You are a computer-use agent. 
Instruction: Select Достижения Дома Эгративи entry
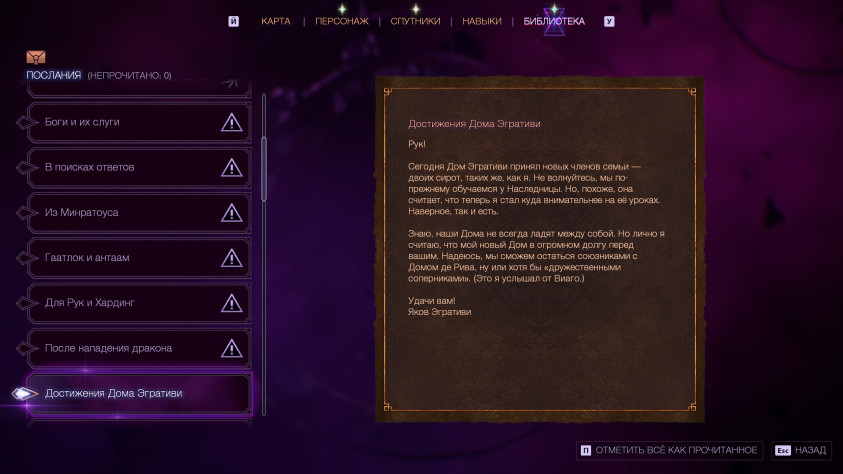tap(138, 393)
